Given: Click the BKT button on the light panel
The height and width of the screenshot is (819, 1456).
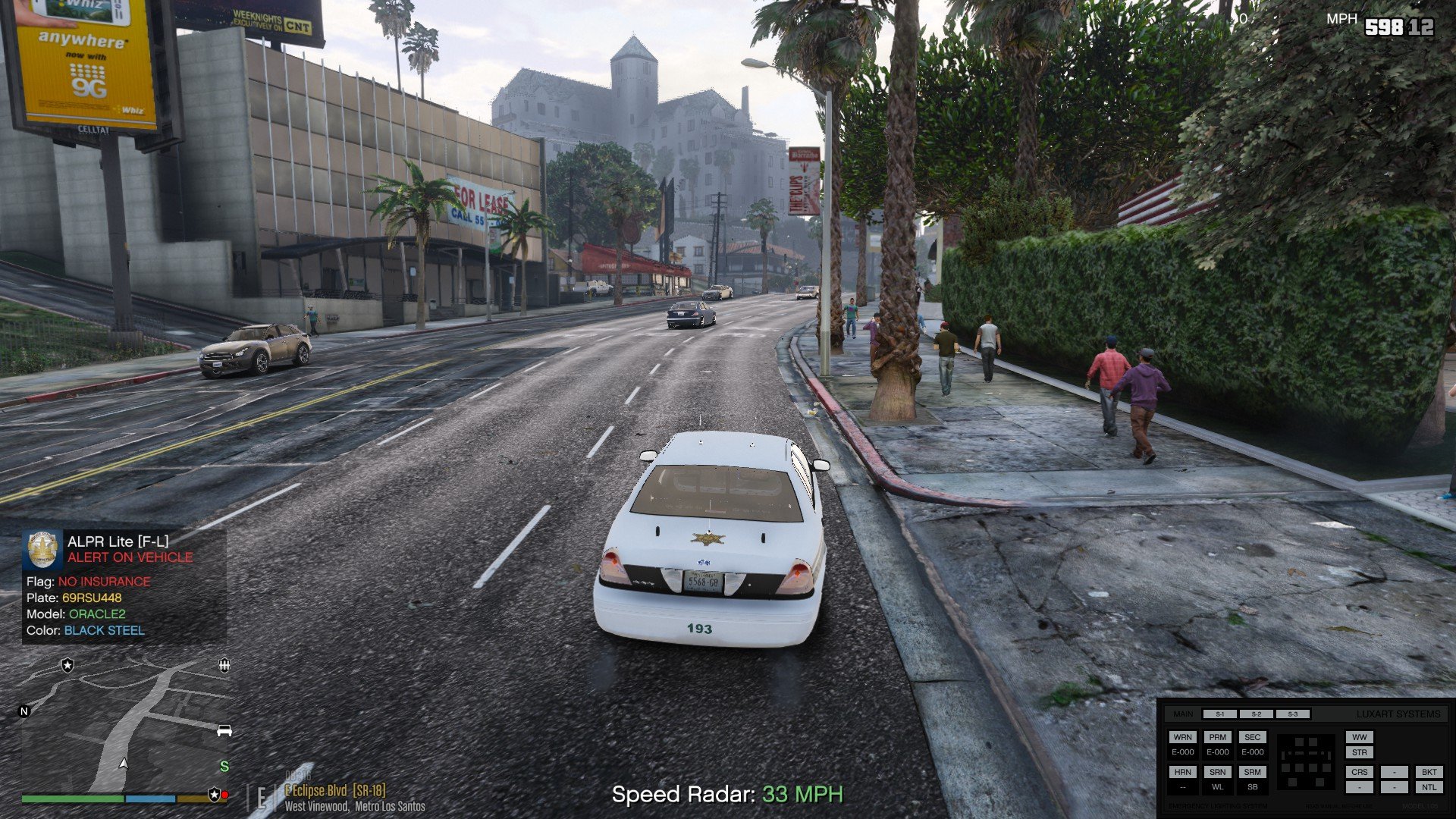Looking at the screenshot, I should point(1429,772).
